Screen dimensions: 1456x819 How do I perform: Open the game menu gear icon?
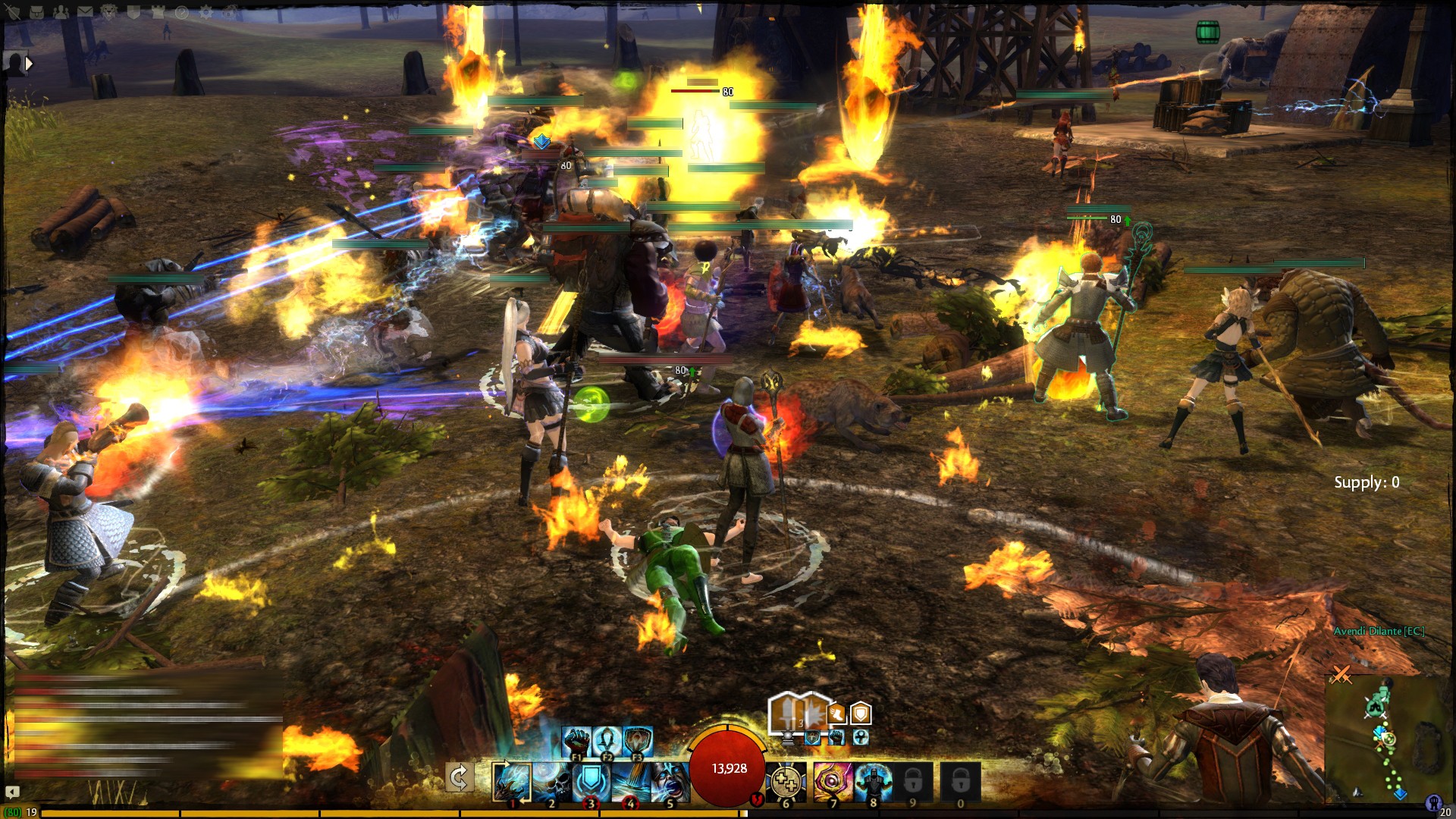pos(206,13)
